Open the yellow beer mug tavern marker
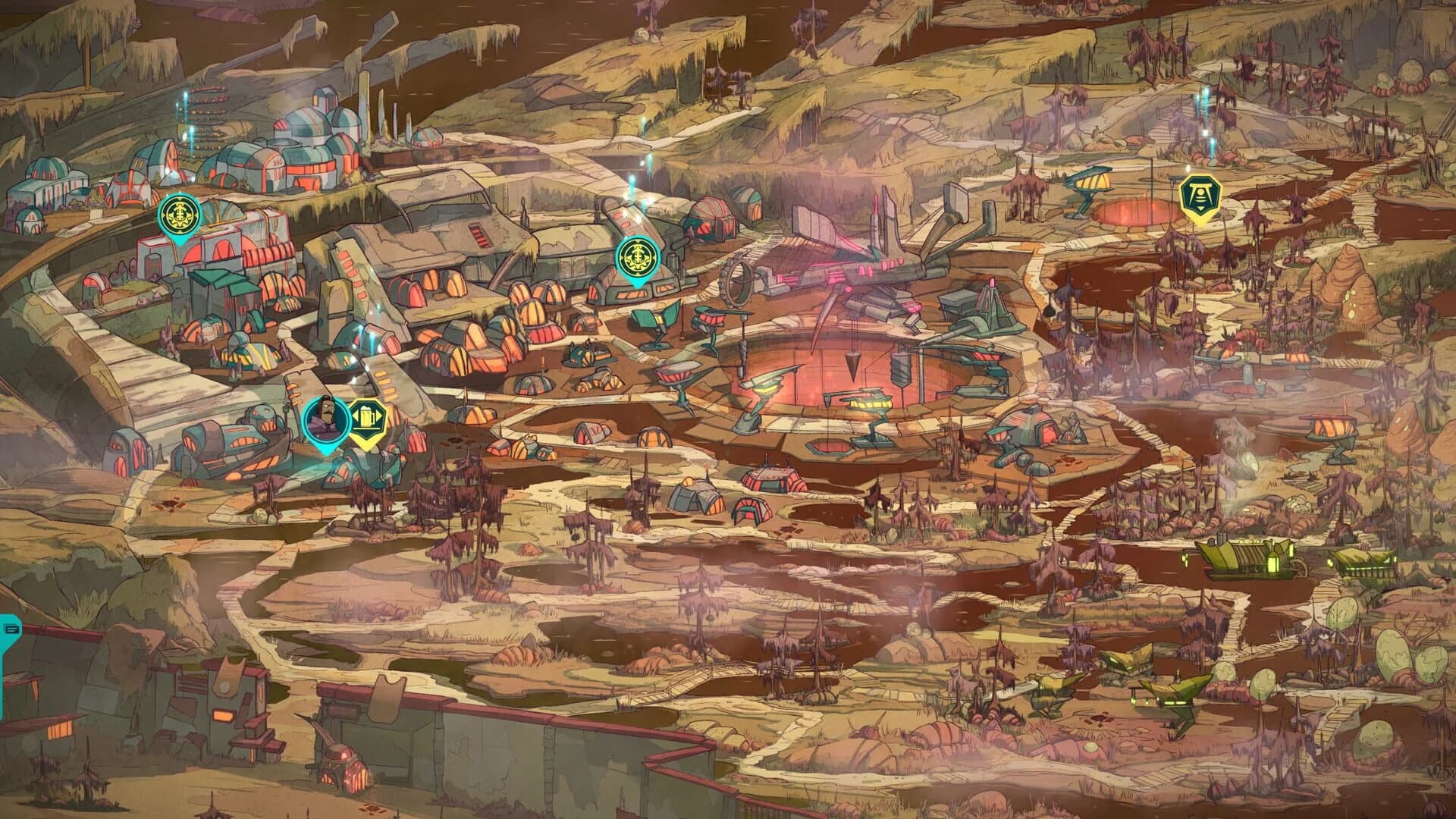The width and height of the screenshot is (1456, 819). tap(369, 415)
